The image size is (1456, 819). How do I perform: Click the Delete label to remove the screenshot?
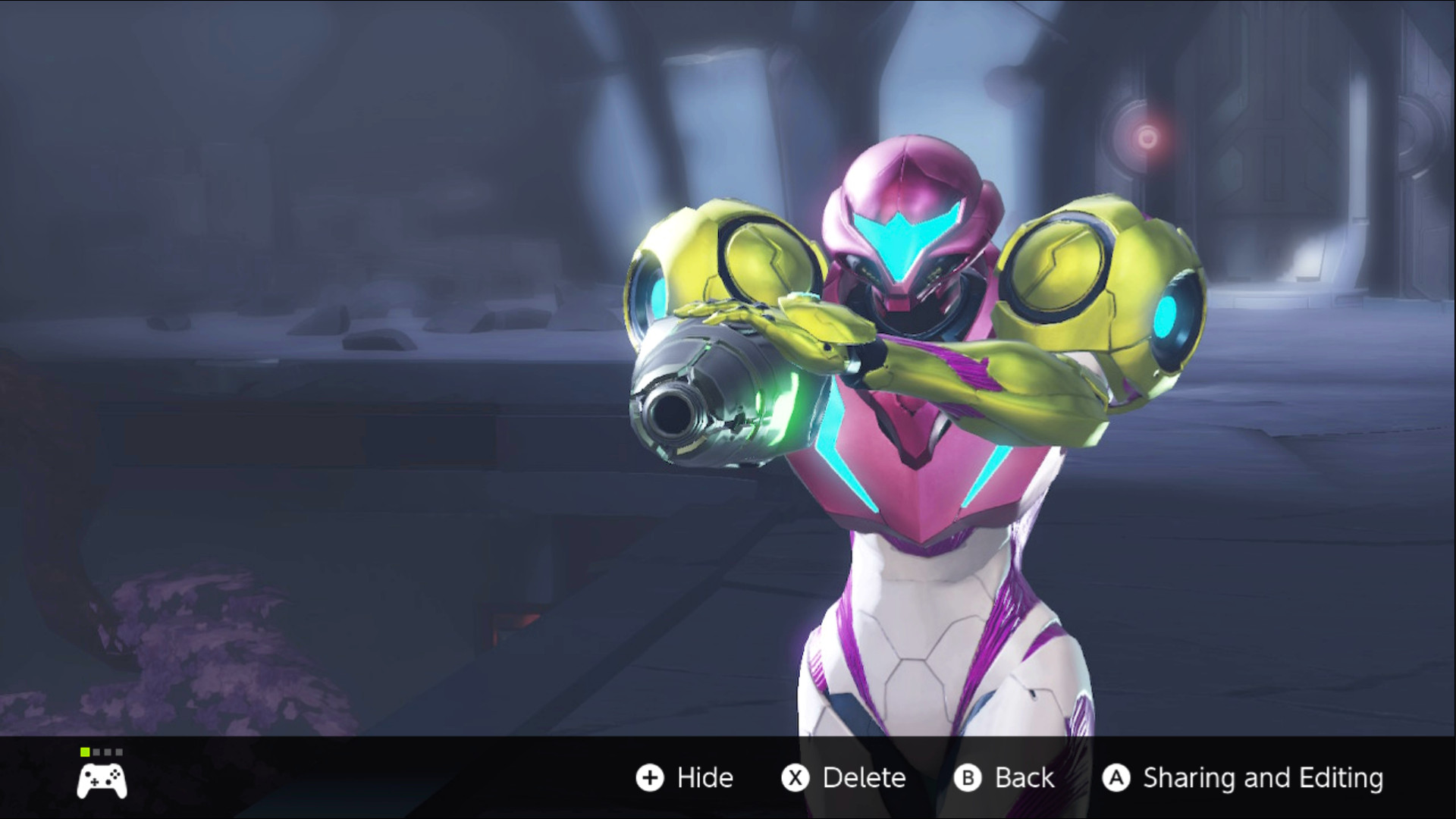click(x=864, y=778)
